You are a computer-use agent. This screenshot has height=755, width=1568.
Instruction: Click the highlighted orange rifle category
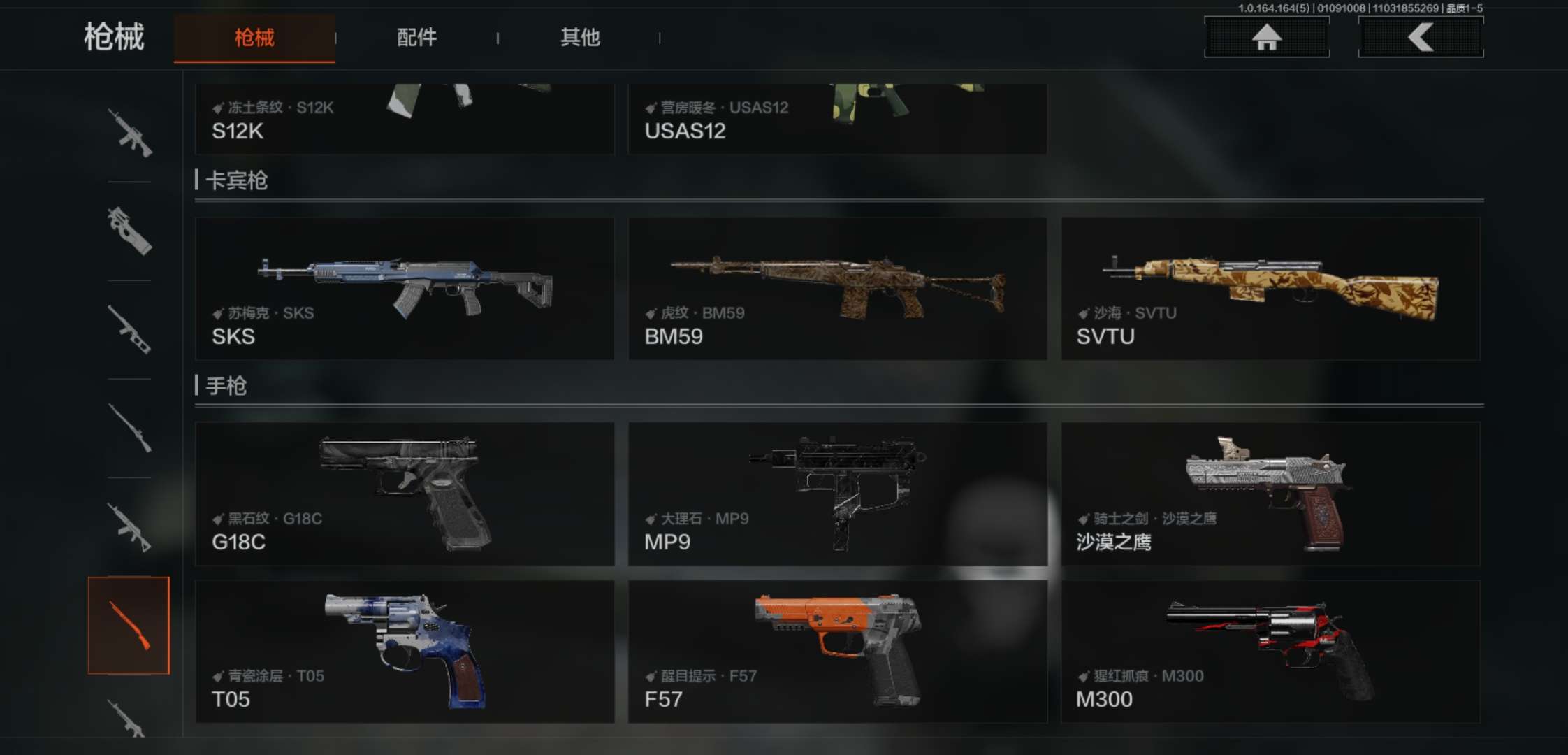129,625
